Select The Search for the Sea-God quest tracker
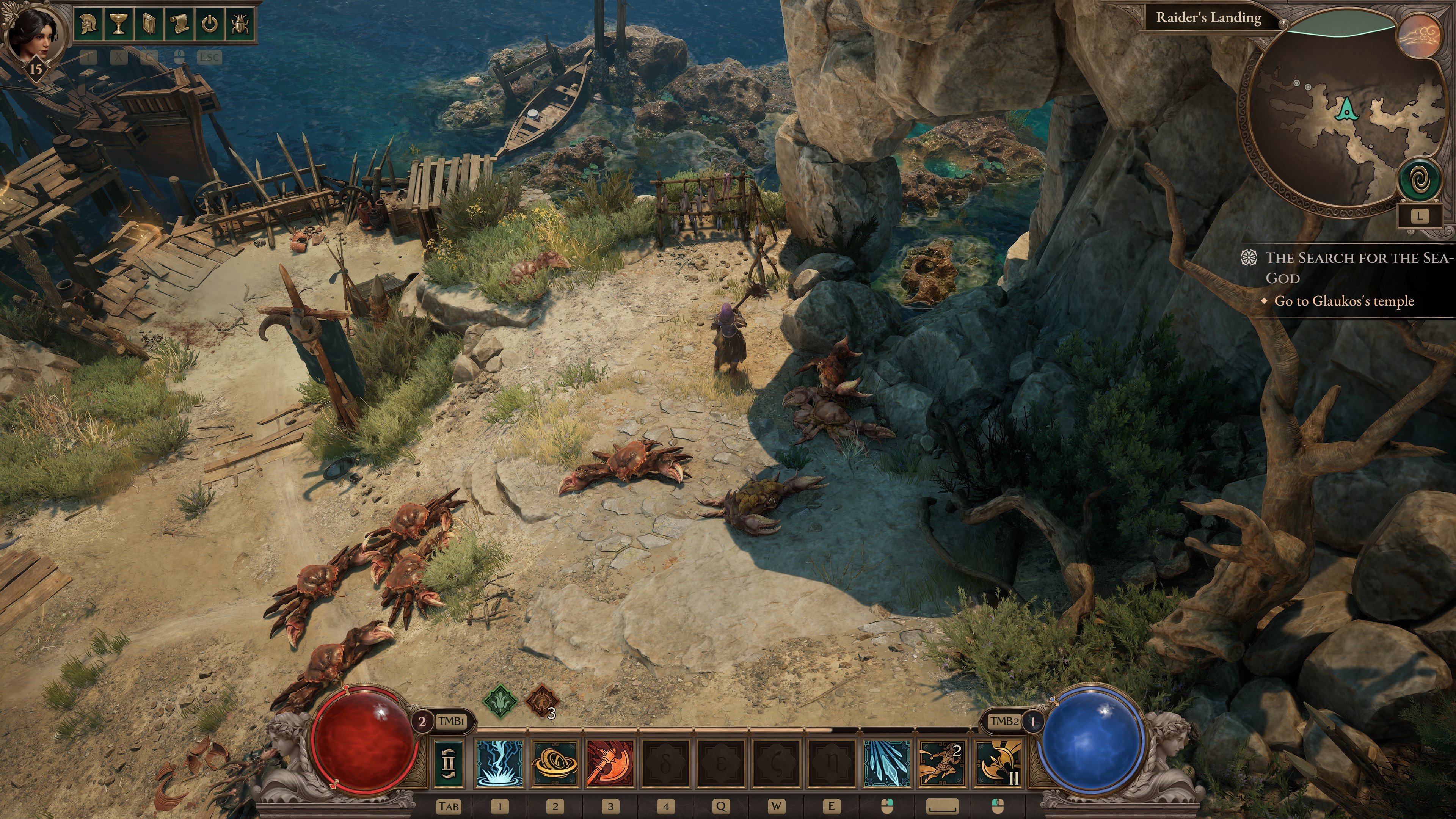The height and width of the screenshot is (819, 1456). click(x=1357, y=267)
